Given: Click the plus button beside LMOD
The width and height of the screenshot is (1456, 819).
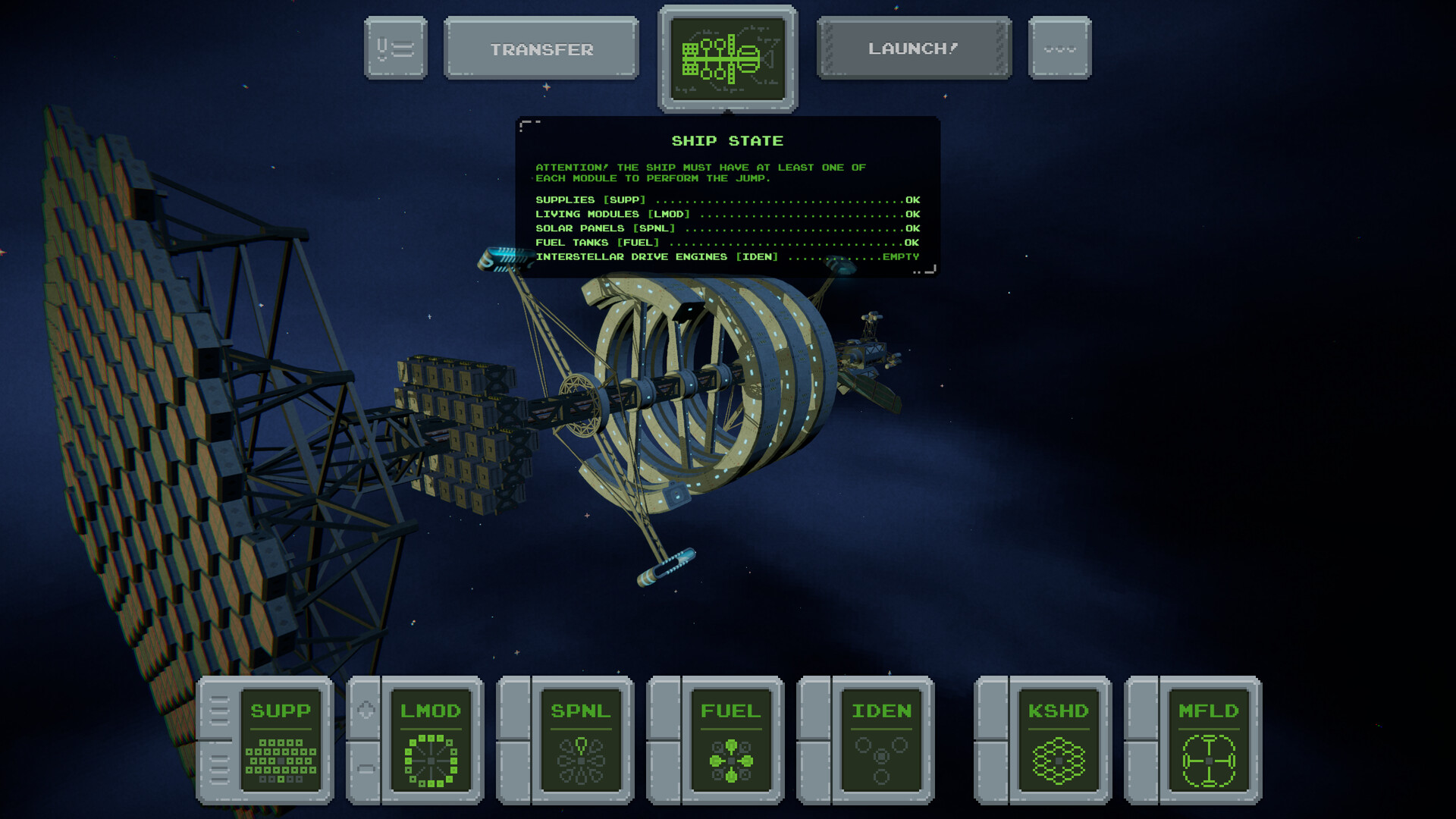Looking at the screenshot, I should (366, 711).
